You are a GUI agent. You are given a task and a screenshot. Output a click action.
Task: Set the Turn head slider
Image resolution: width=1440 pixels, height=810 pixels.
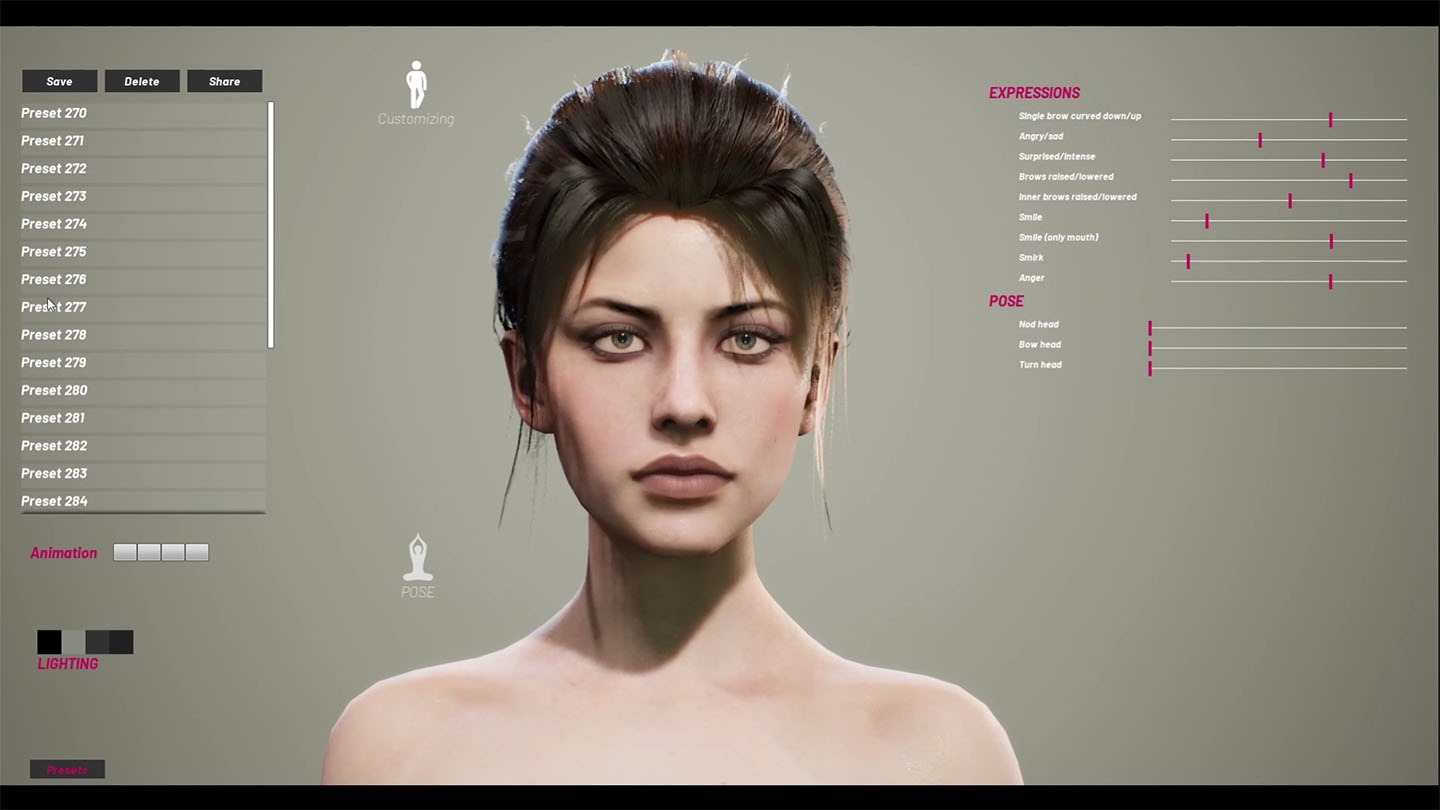1150,368
